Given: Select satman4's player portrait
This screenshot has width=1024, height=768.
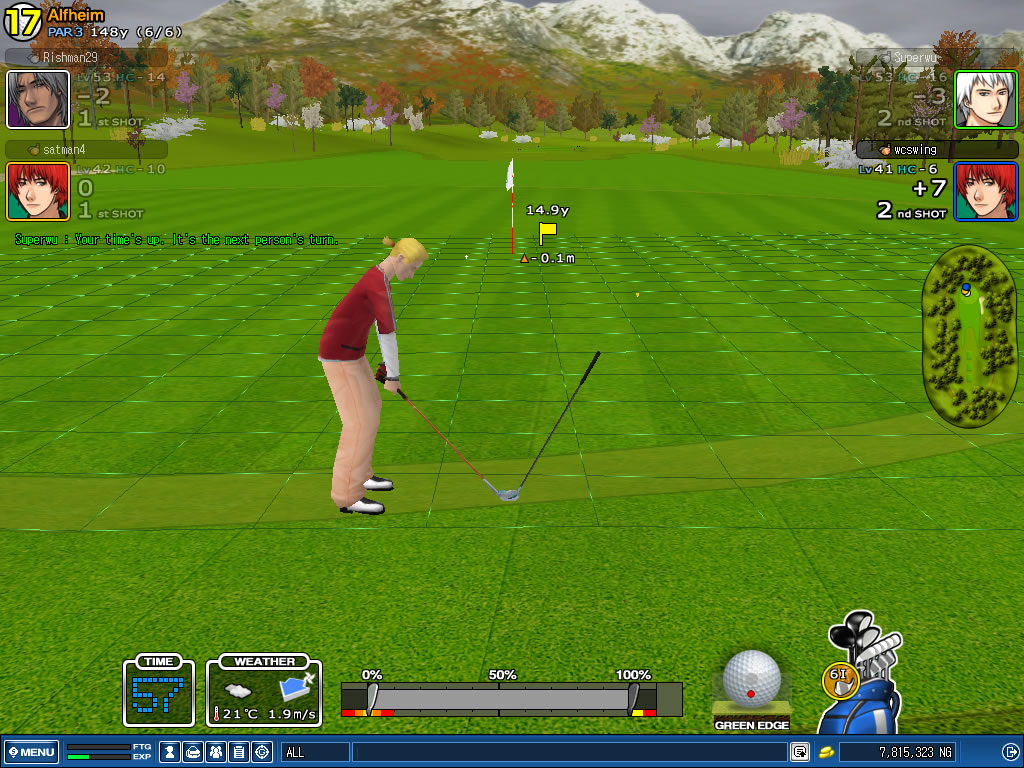Looking at the screenshot, I should tap(38, 191).
